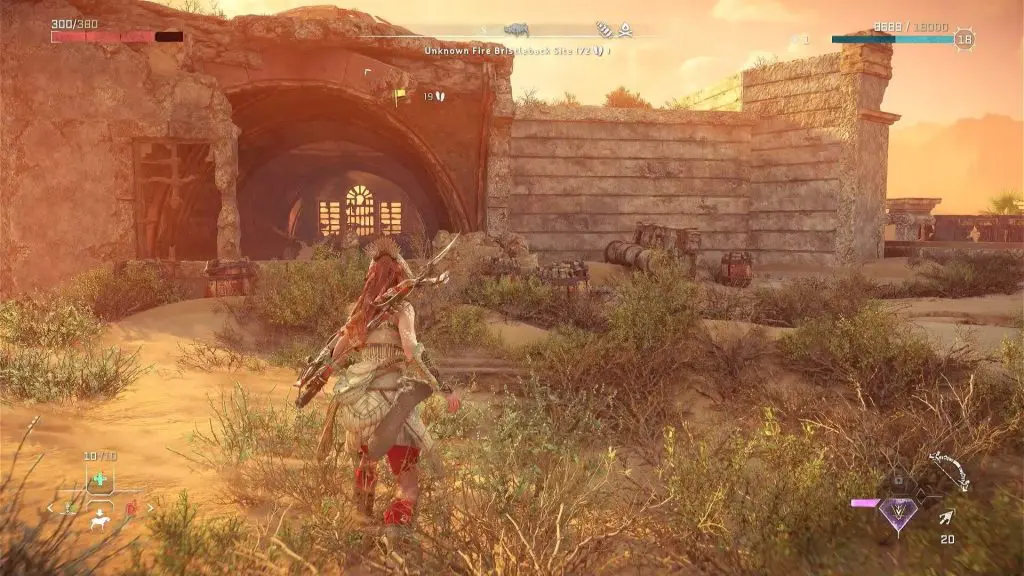Image resolution: width=1024 pixels, height=576 pixels.
Task: Click the yellow quest waypoint flag
Action: pyautogui.click(x=400, y=96)
